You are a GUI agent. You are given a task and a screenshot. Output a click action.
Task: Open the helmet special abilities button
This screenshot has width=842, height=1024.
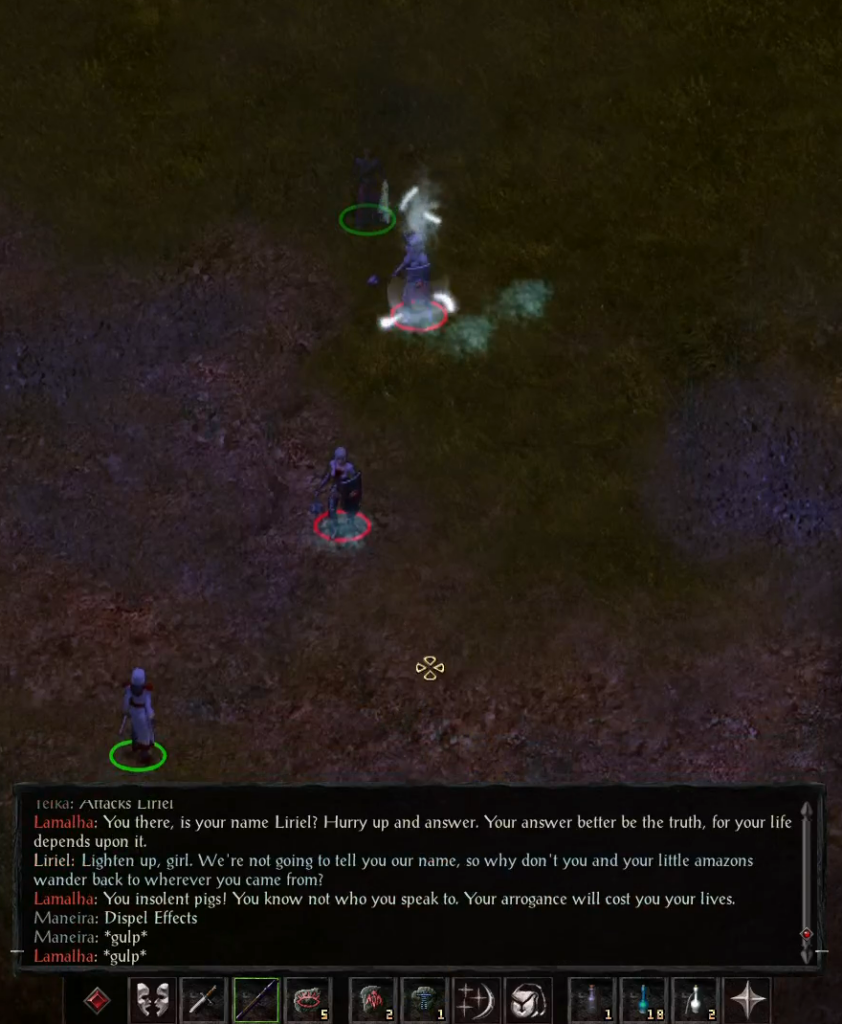click(x=528, y=1000)
